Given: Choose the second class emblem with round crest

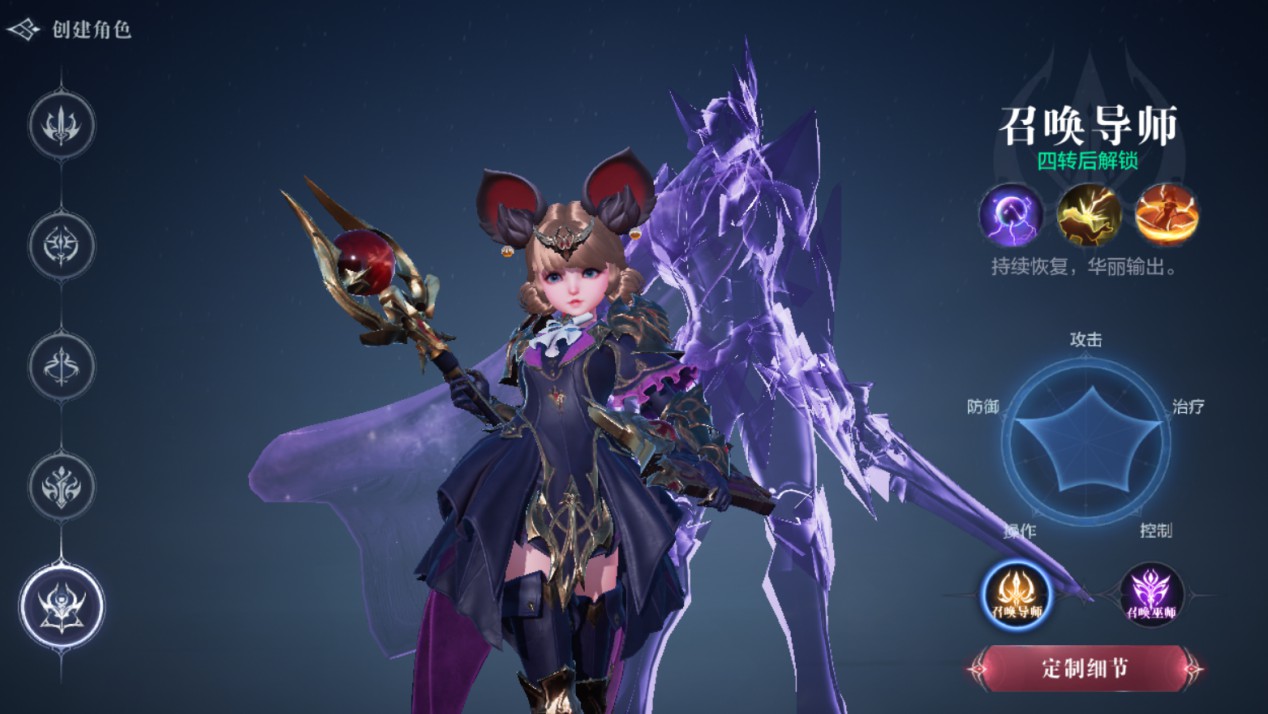Looking at the screenshot, I should [x=61, y=245].
